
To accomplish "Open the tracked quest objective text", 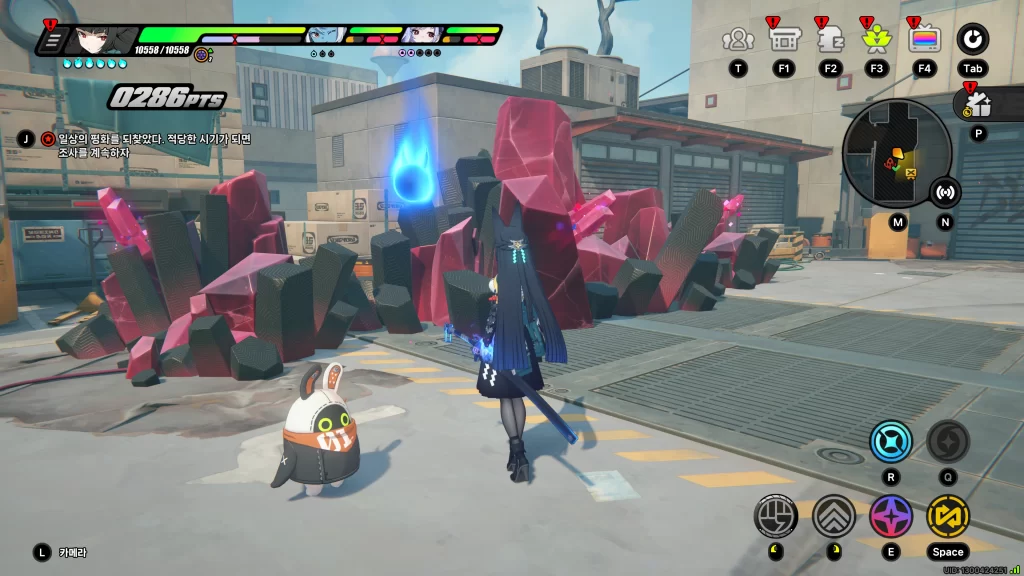I will pyautogui.click(x=145, y=145).
